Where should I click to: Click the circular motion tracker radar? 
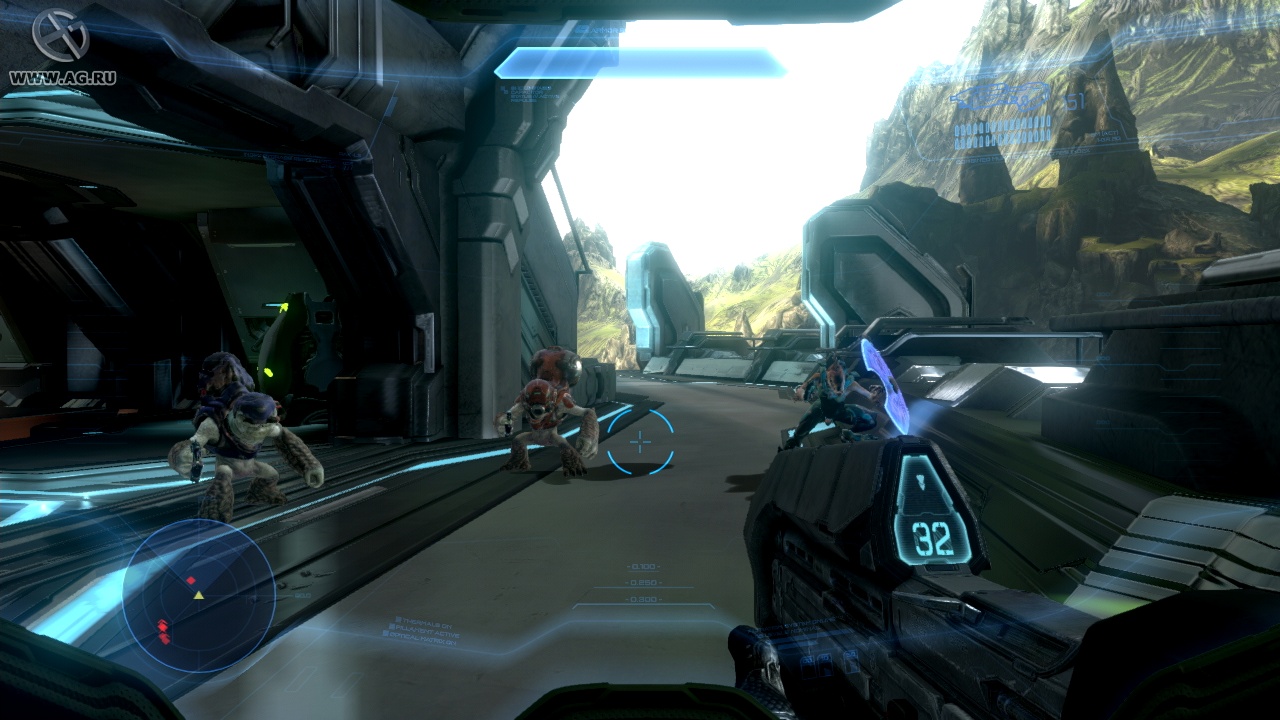pyautogui.click(x=198, y=595)
